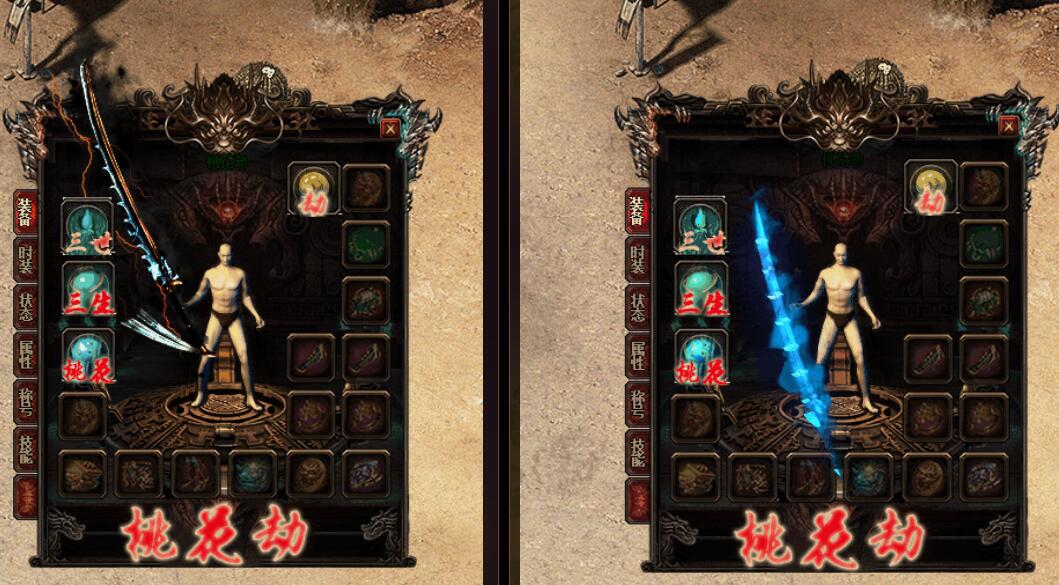Screen dimensions: 1059x585
Task: Close the right character equipment panel
Action: (1008, 126)
